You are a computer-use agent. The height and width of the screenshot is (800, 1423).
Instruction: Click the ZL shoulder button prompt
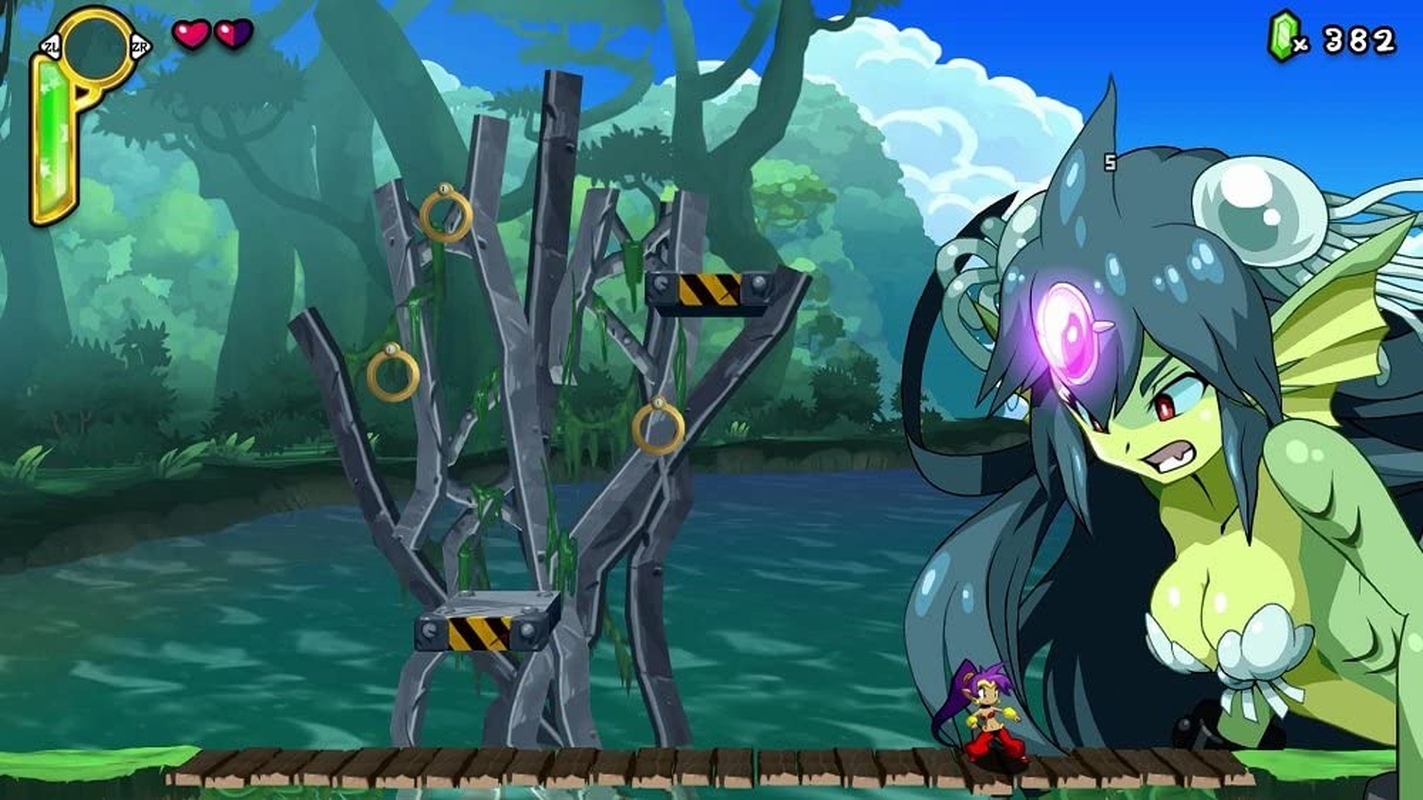click(50, 44)
